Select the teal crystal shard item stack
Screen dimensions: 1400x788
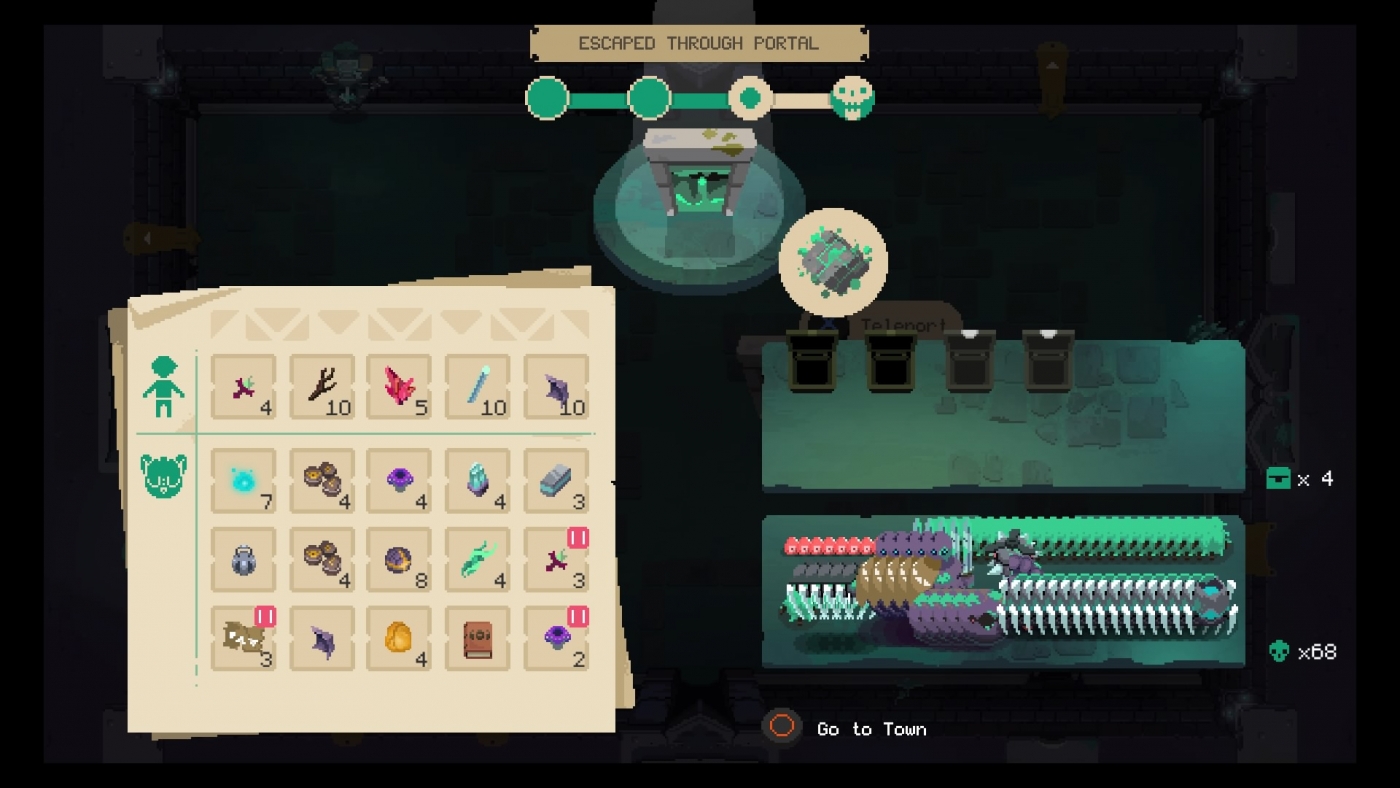point(477,480)
